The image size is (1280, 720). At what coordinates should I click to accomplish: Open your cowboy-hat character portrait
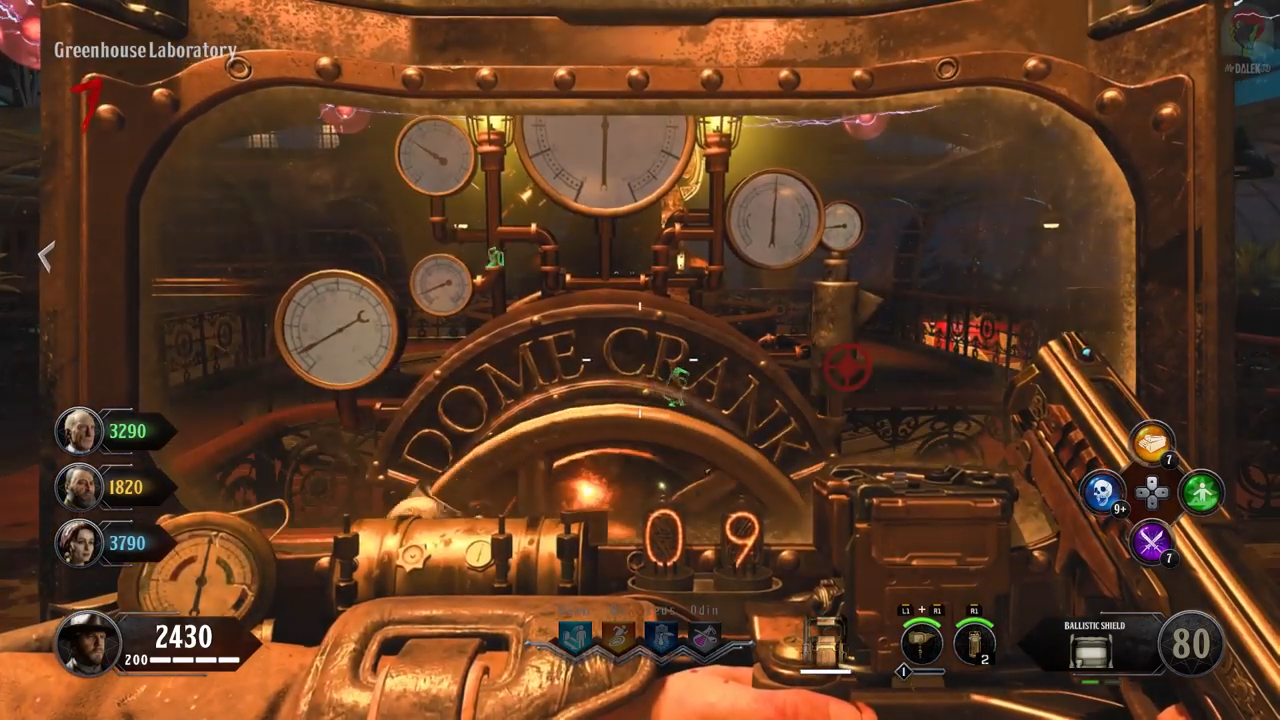(87, 643)
